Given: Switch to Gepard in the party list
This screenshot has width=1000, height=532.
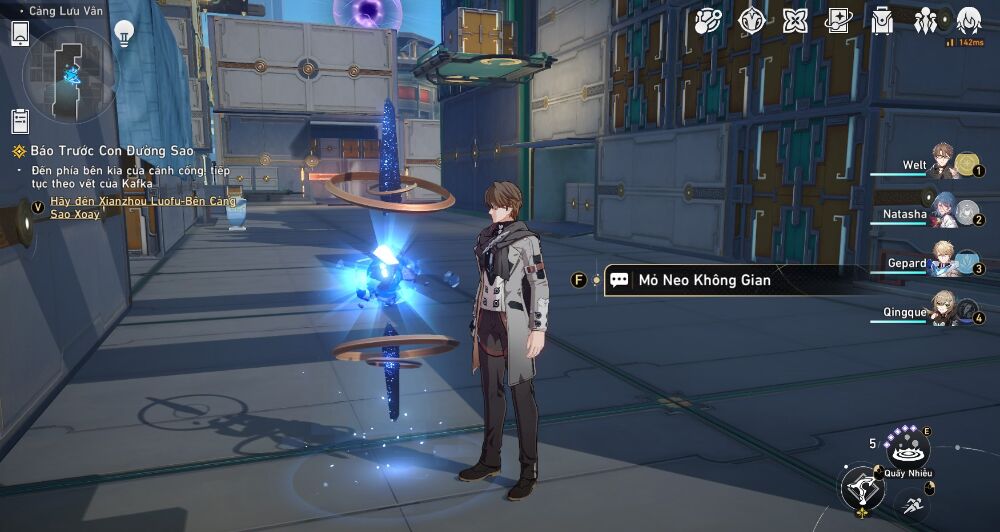Looking at the screenshot, I should [x=942, y=260].
